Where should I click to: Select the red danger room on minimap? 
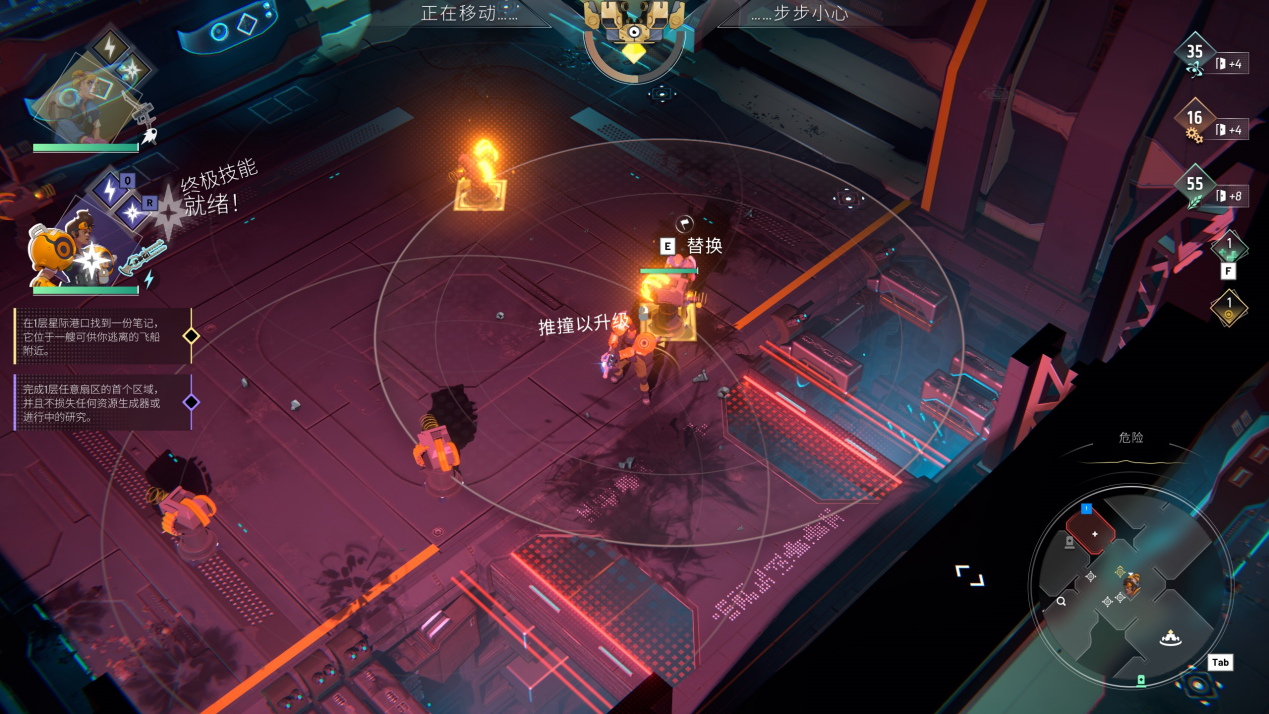(1090, 531)
